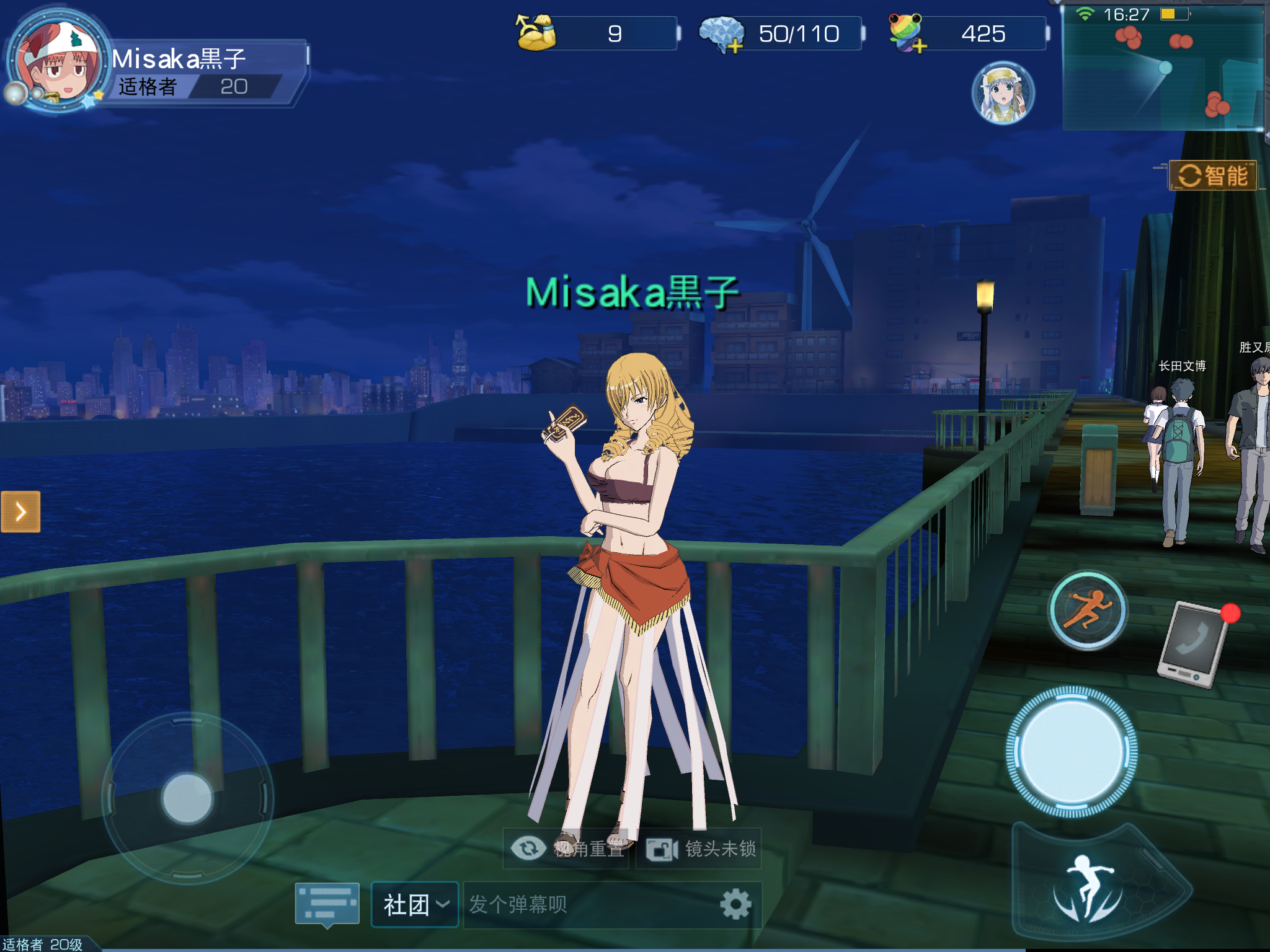Toggle camera lock 镜头未锁
1270x952 pixels.
(699, 848)
